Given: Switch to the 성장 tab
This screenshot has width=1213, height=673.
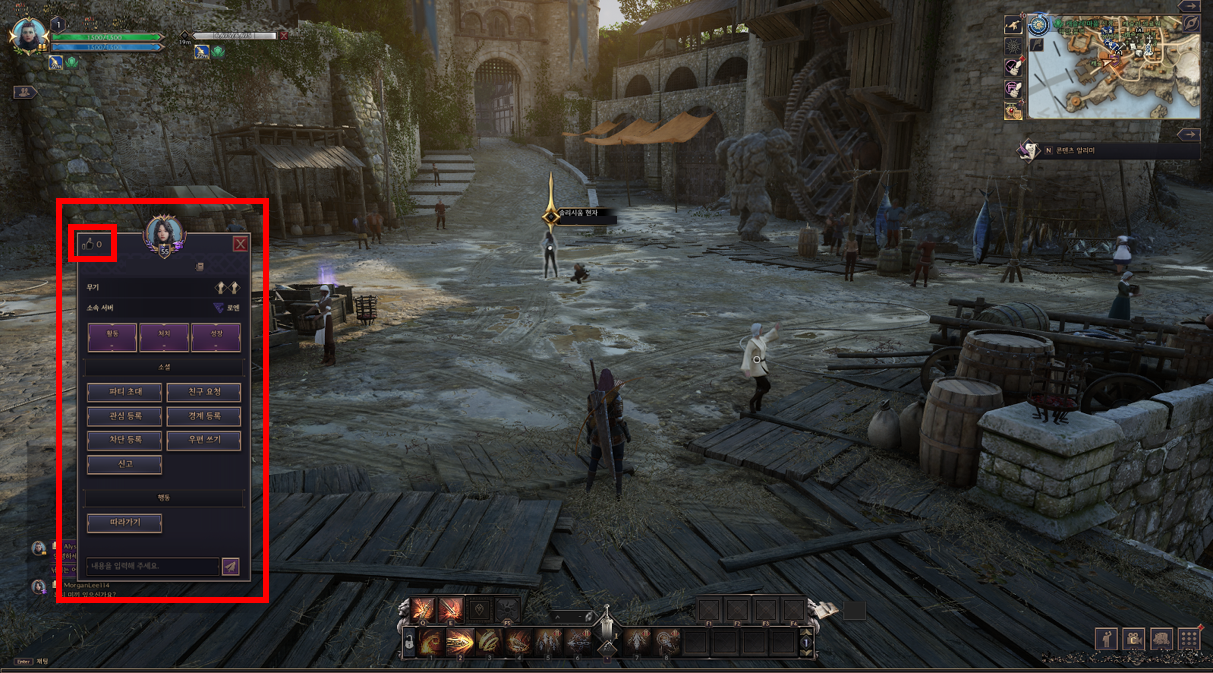Looking at the screenshot, I should point(216,337).
